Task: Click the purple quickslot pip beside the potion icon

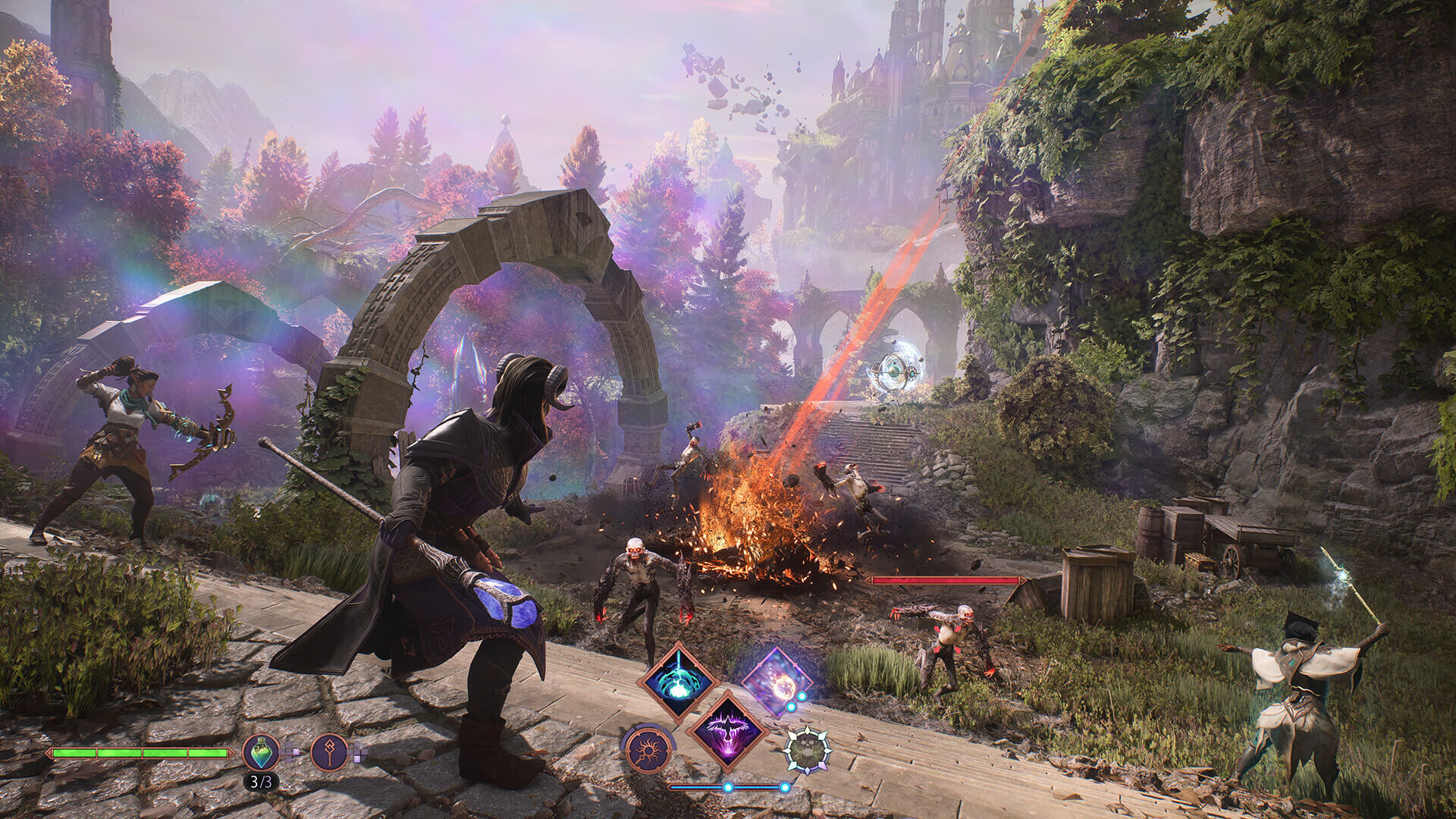Action: (x=296, y=752)
